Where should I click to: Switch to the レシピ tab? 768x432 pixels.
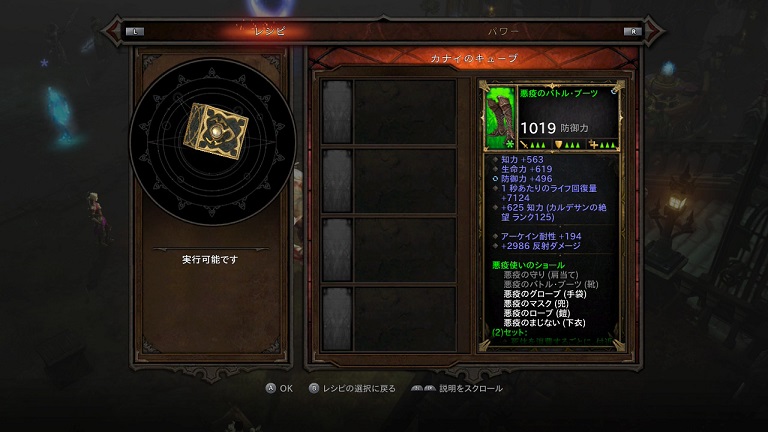click(x=267, y=31)
